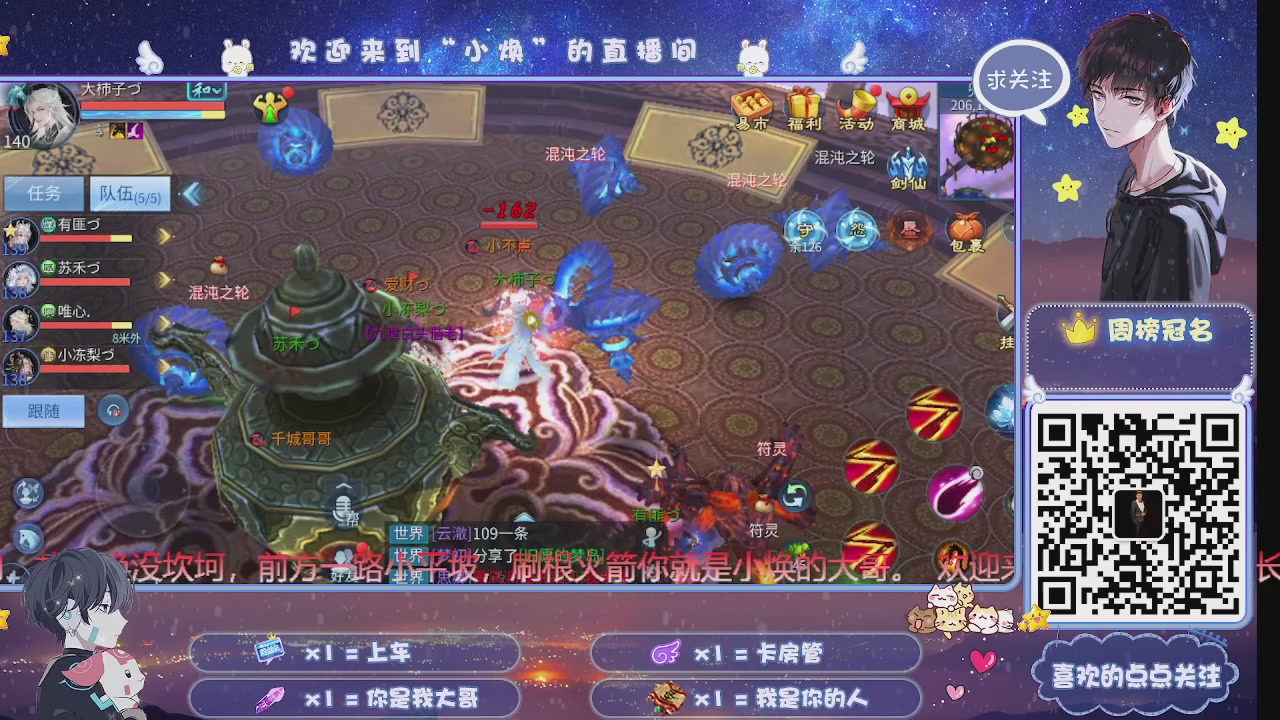Viewport: 1280px width, 720px height.
Task: Select the 活动 (events) horn icon
Action: pos(856,103)
